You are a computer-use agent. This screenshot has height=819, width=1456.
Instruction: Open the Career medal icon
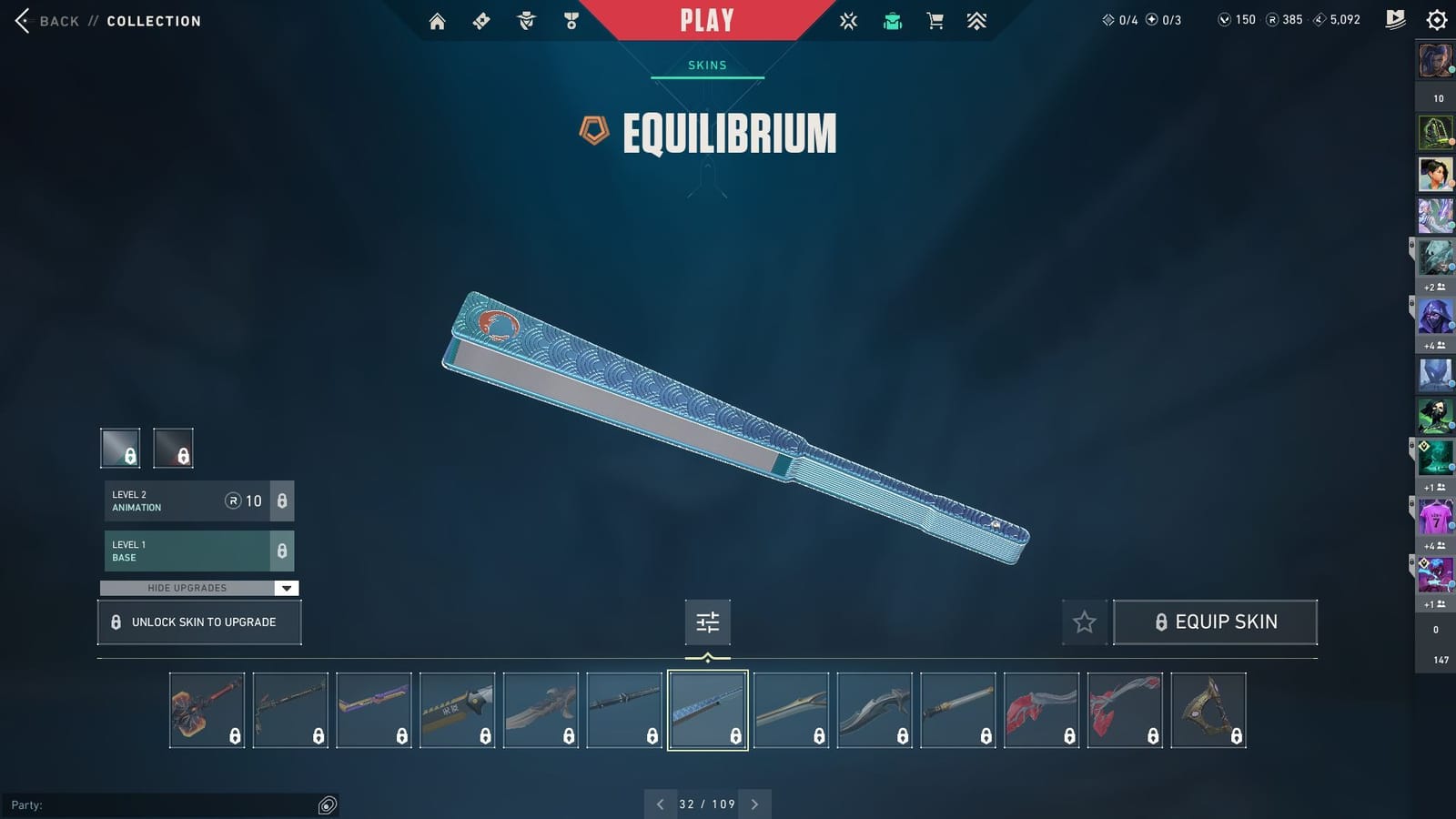(569, 20)
